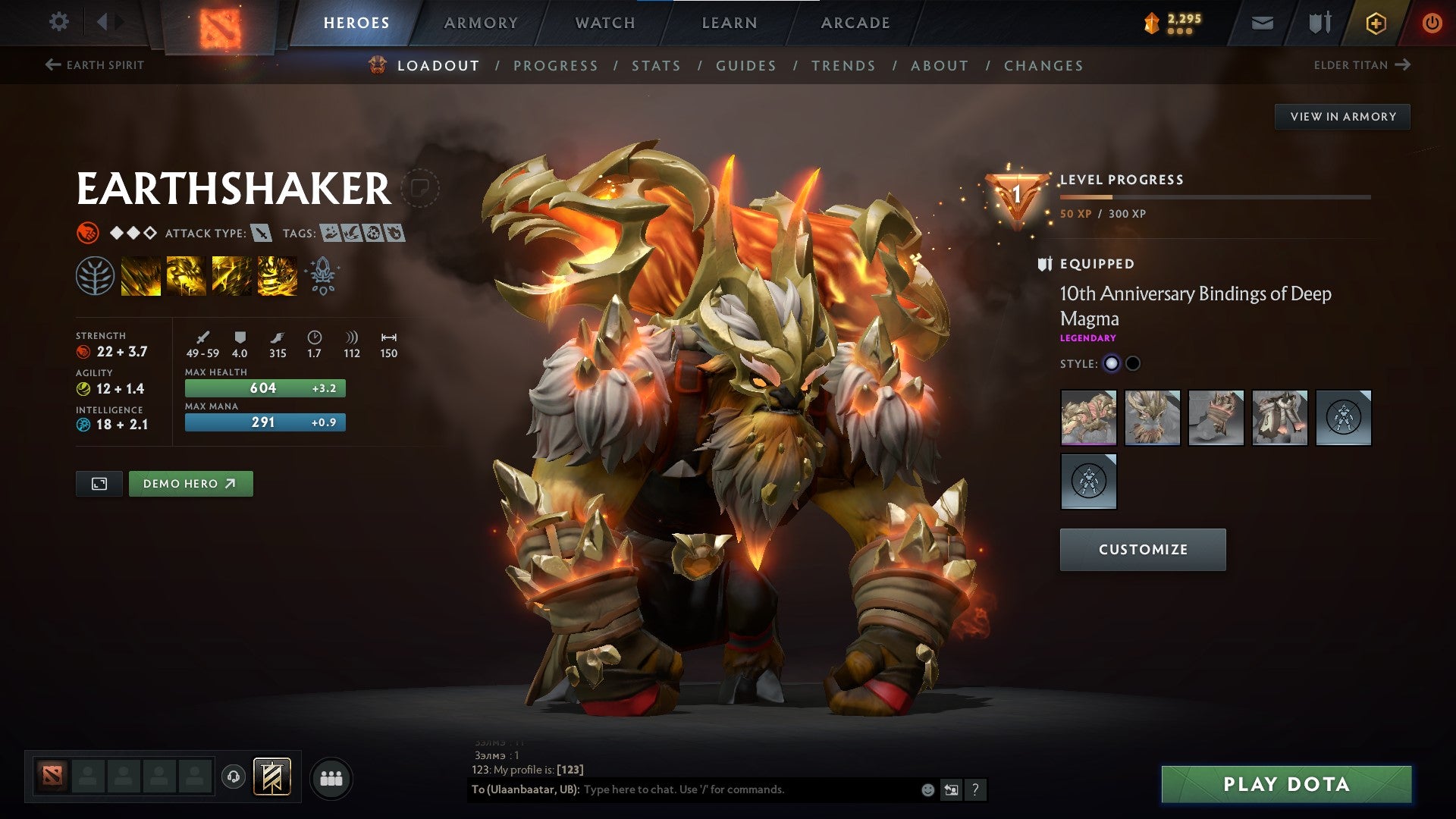
Task: Click VIEW IN ARMORY
Action: pyautogui.click(x=1343, y=116)
